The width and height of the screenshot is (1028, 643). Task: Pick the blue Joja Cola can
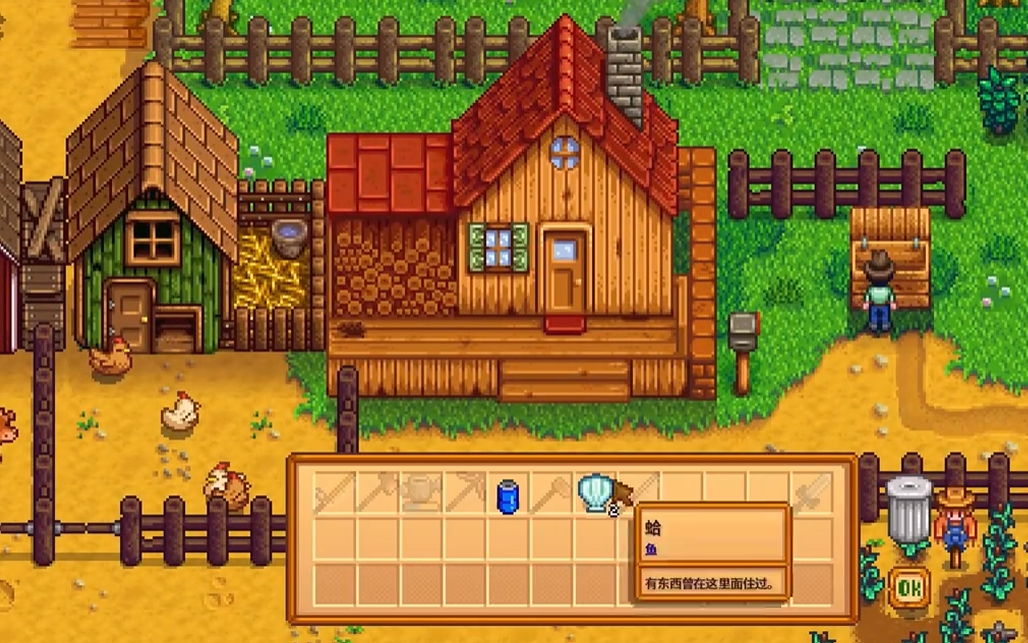point(508,494)
